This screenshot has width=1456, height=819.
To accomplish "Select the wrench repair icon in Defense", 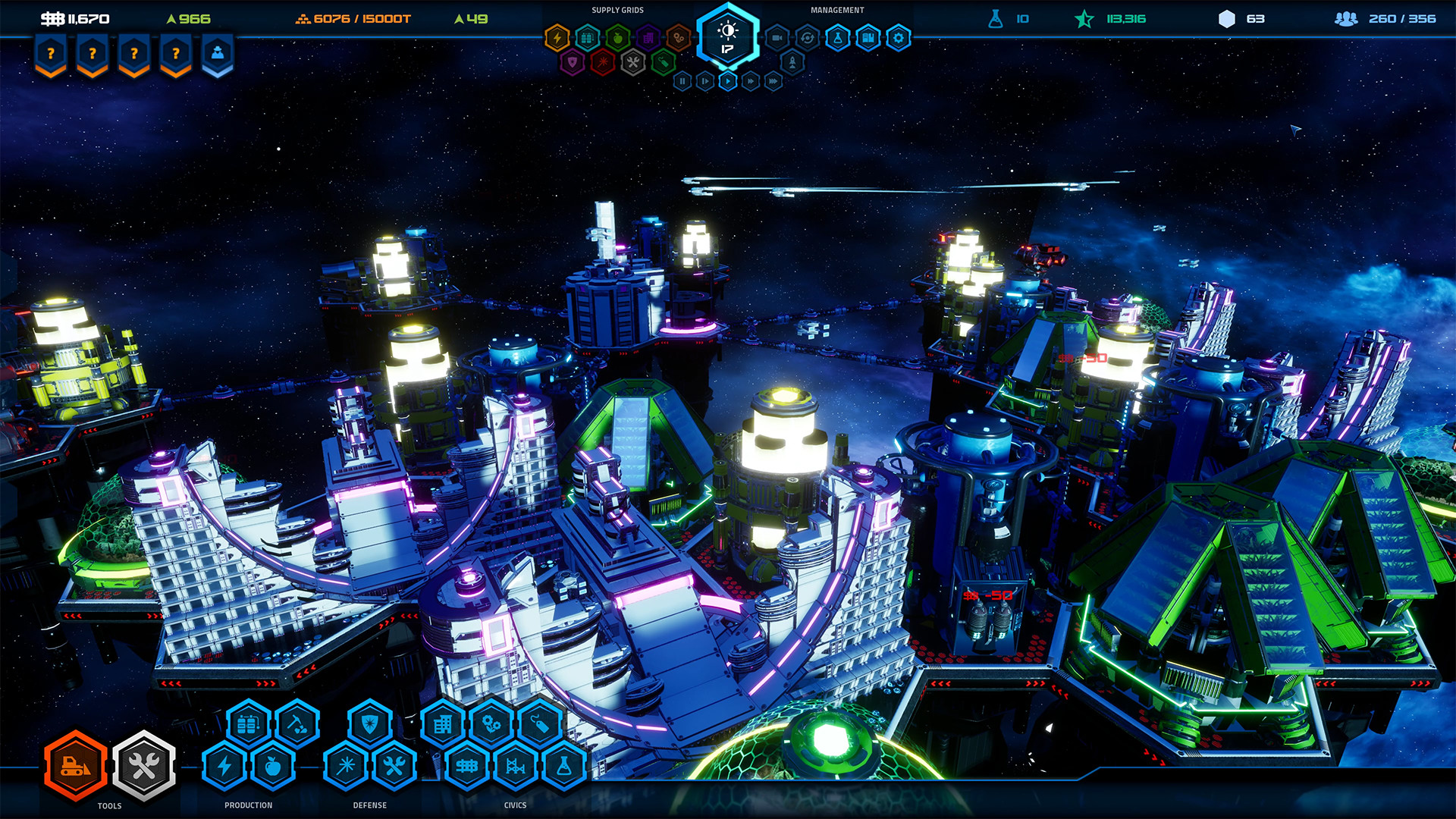I will click(394, 766).
